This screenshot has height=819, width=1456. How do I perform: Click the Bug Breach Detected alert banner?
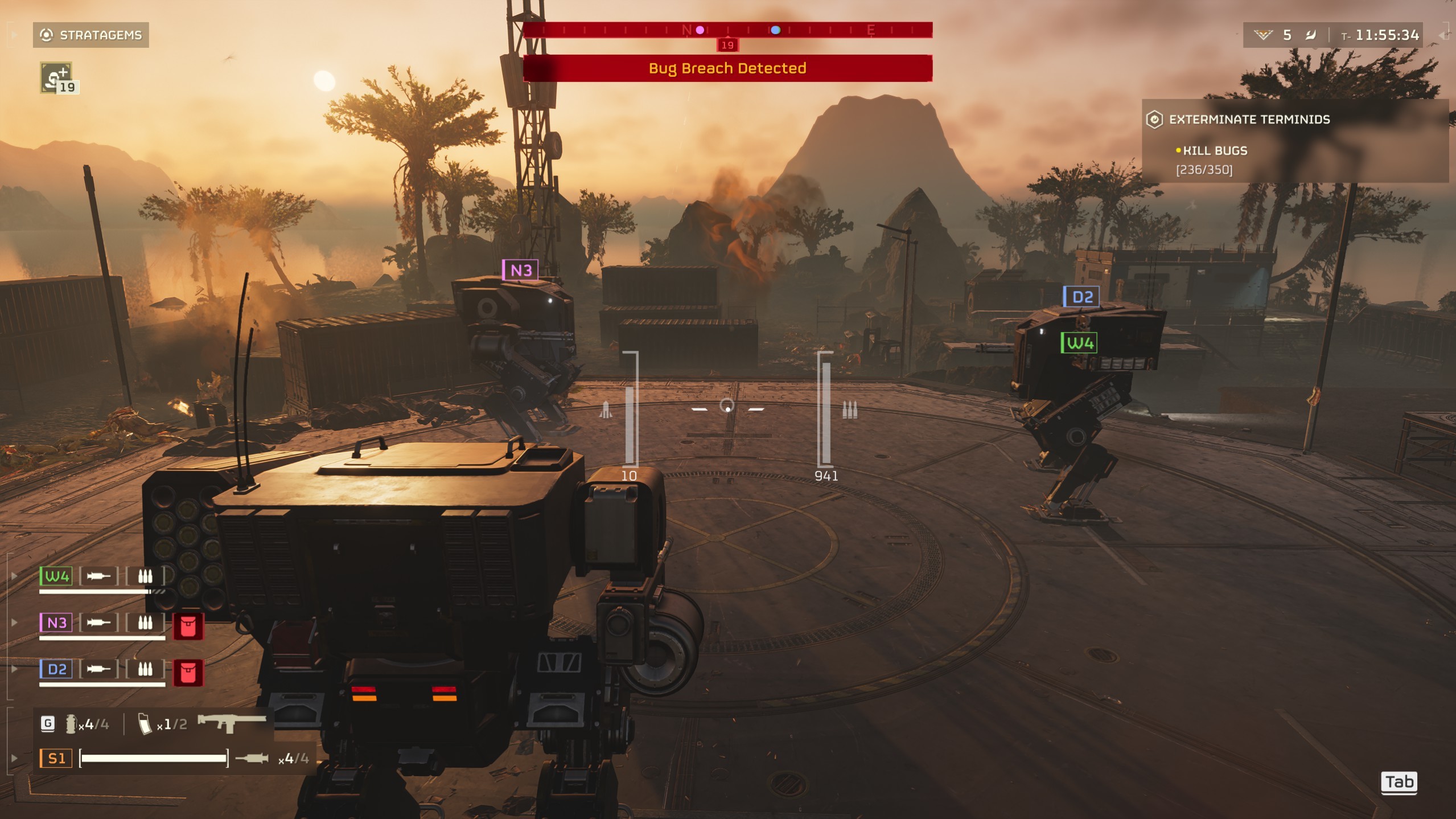click(x=727, y=68)
